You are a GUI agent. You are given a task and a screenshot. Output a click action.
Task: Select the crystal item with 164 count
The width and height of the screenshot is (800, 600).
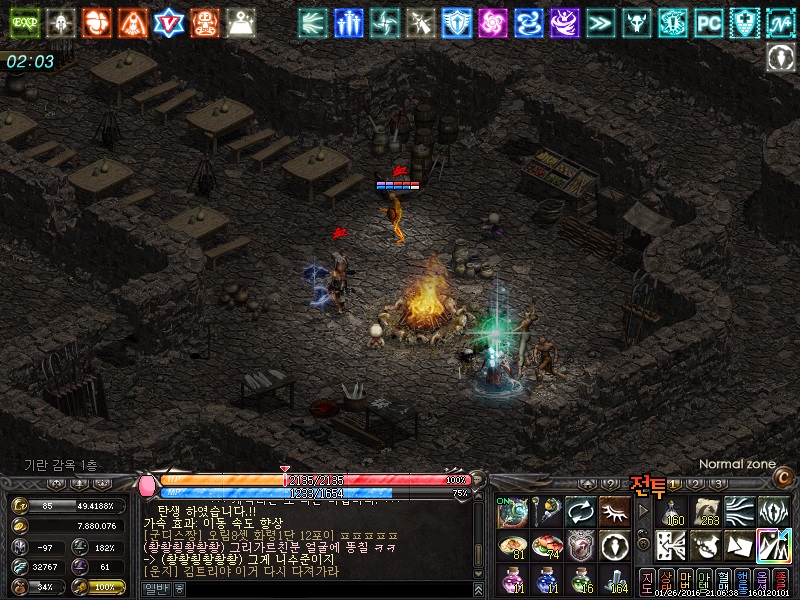tap(616, 580)
